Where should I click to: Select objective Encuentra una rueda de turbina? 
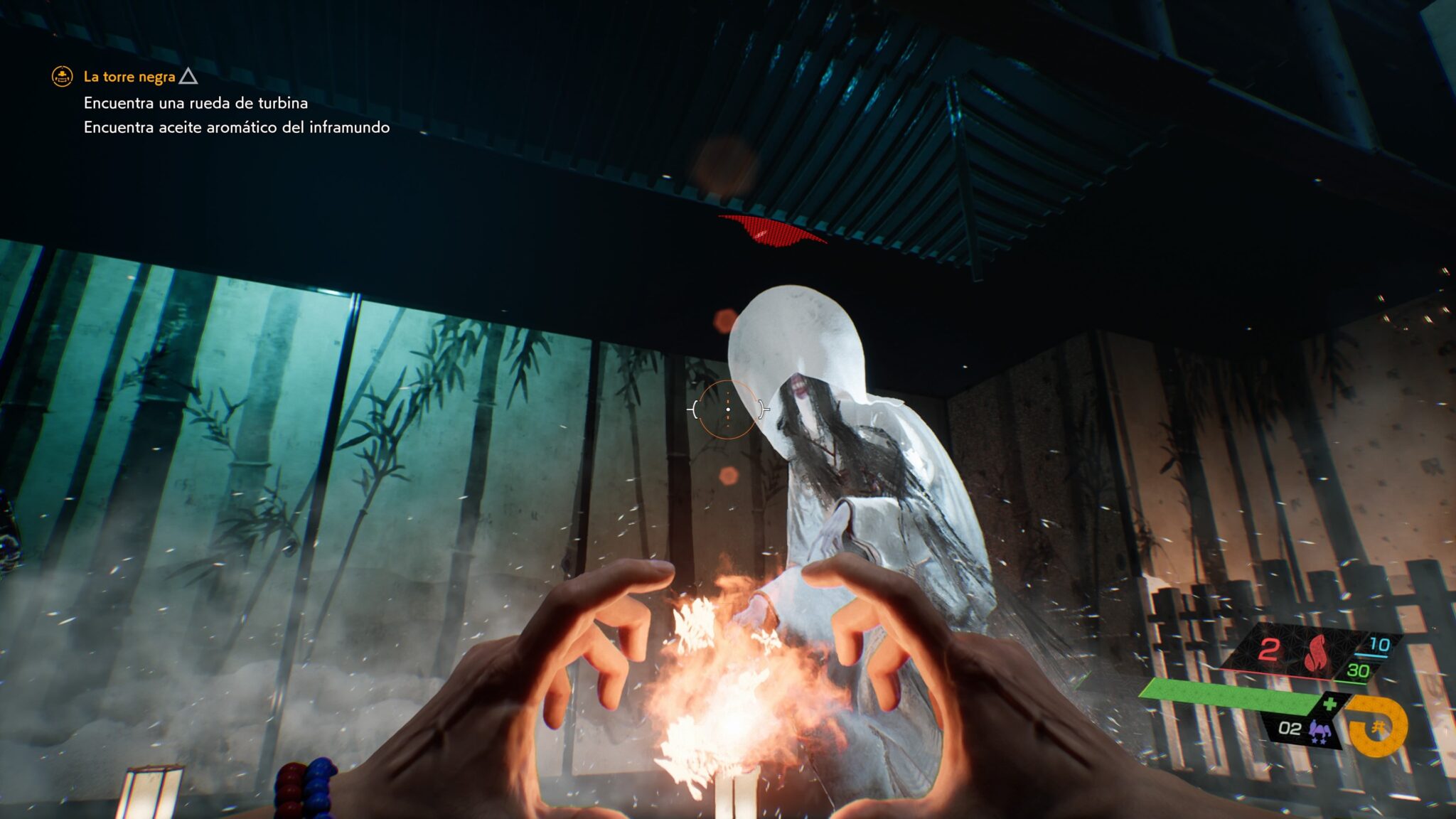(196, 103)
